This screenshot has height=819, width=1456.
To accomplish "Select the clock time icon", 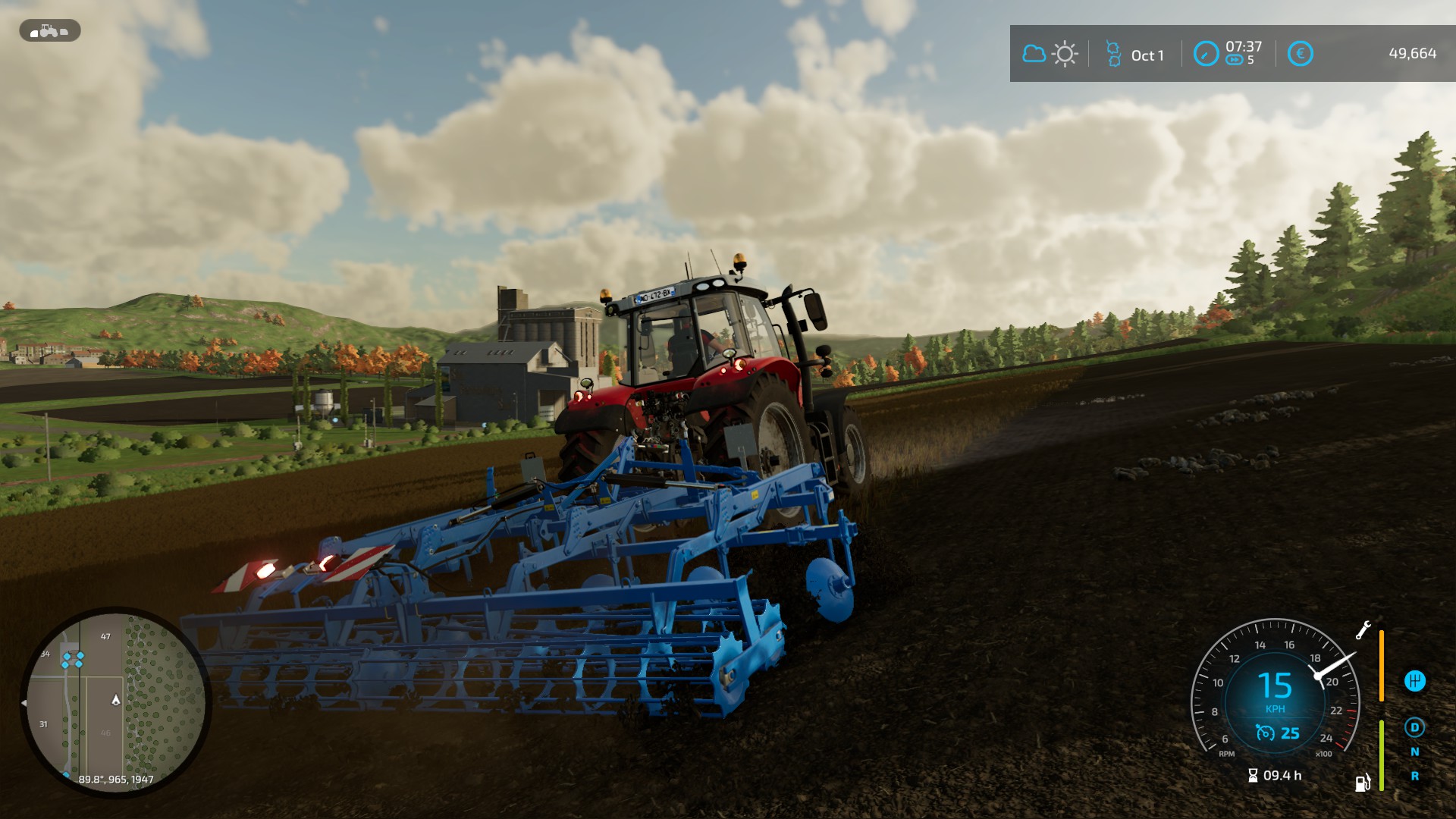I will (x=1206, y=54).
